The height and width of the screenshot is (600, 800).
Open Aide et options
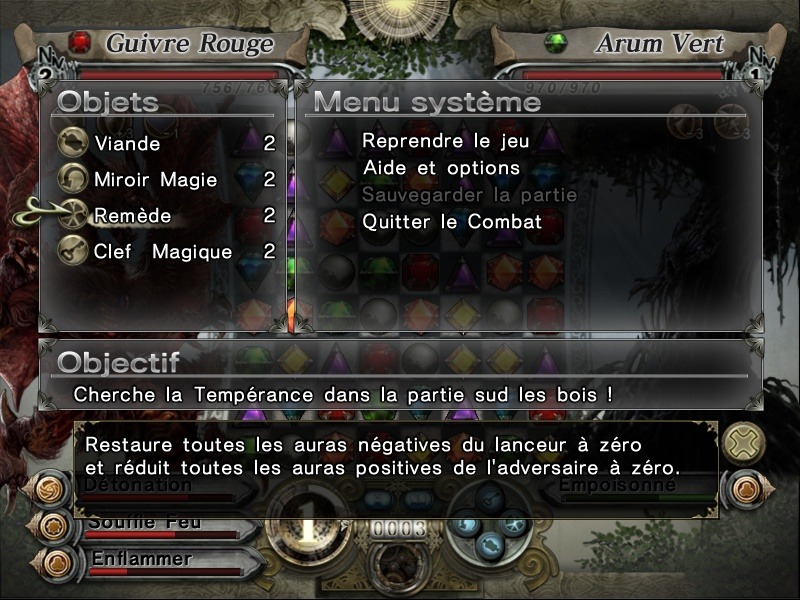(441, 168)
